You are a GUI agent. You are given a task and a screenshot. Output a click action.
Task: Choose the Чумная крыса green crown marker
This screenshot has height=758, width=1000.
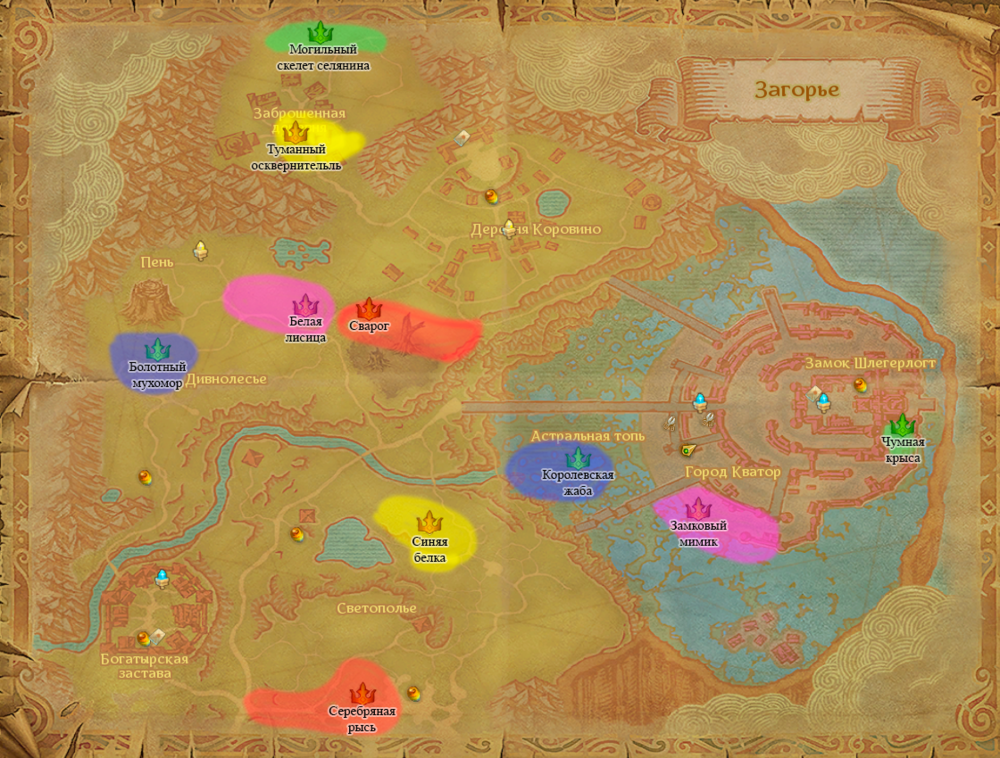pyautogui.click(x=902, y=425)
